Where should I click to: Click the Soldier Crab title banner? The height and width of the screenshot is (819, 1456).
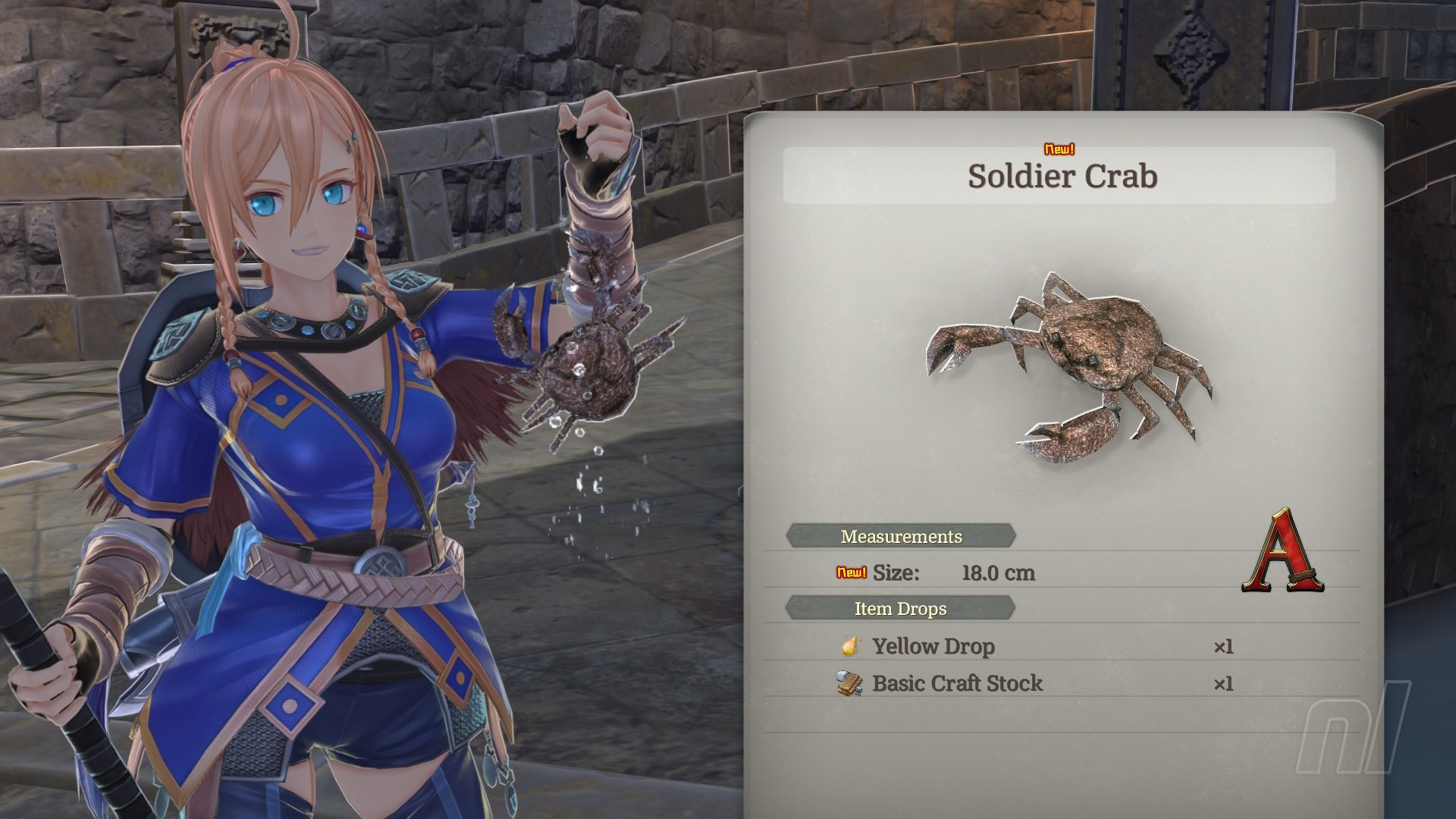point(1061,176)
